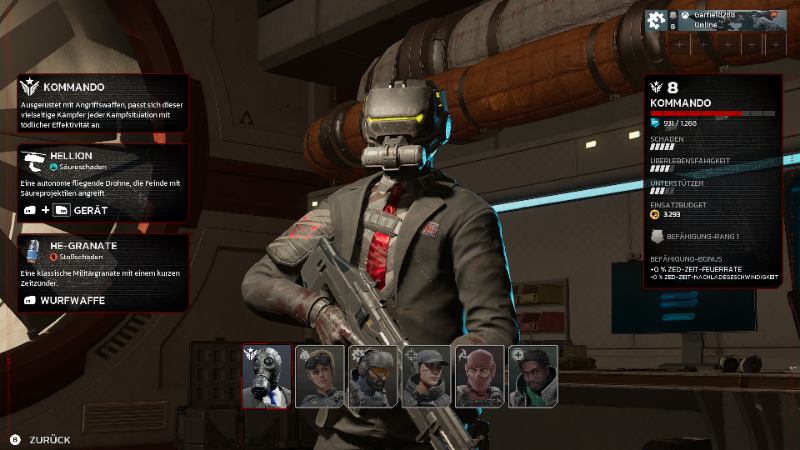Show the Kommando level 8 stats panel
The height and width of the screenshot is (450, 800).
[711, 182]
